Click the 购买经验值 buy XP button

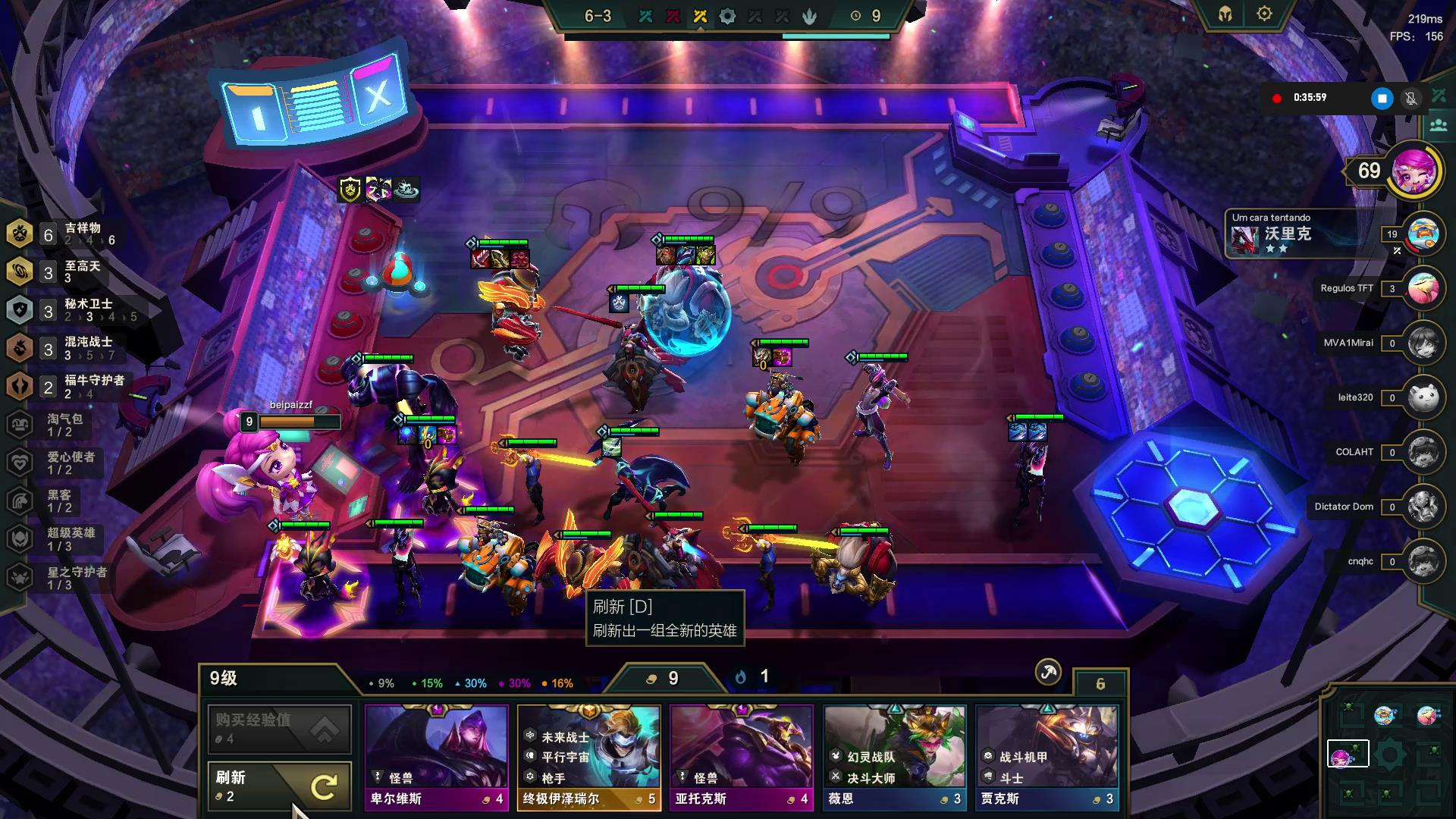pyautogui.click(x=279, y=728)
